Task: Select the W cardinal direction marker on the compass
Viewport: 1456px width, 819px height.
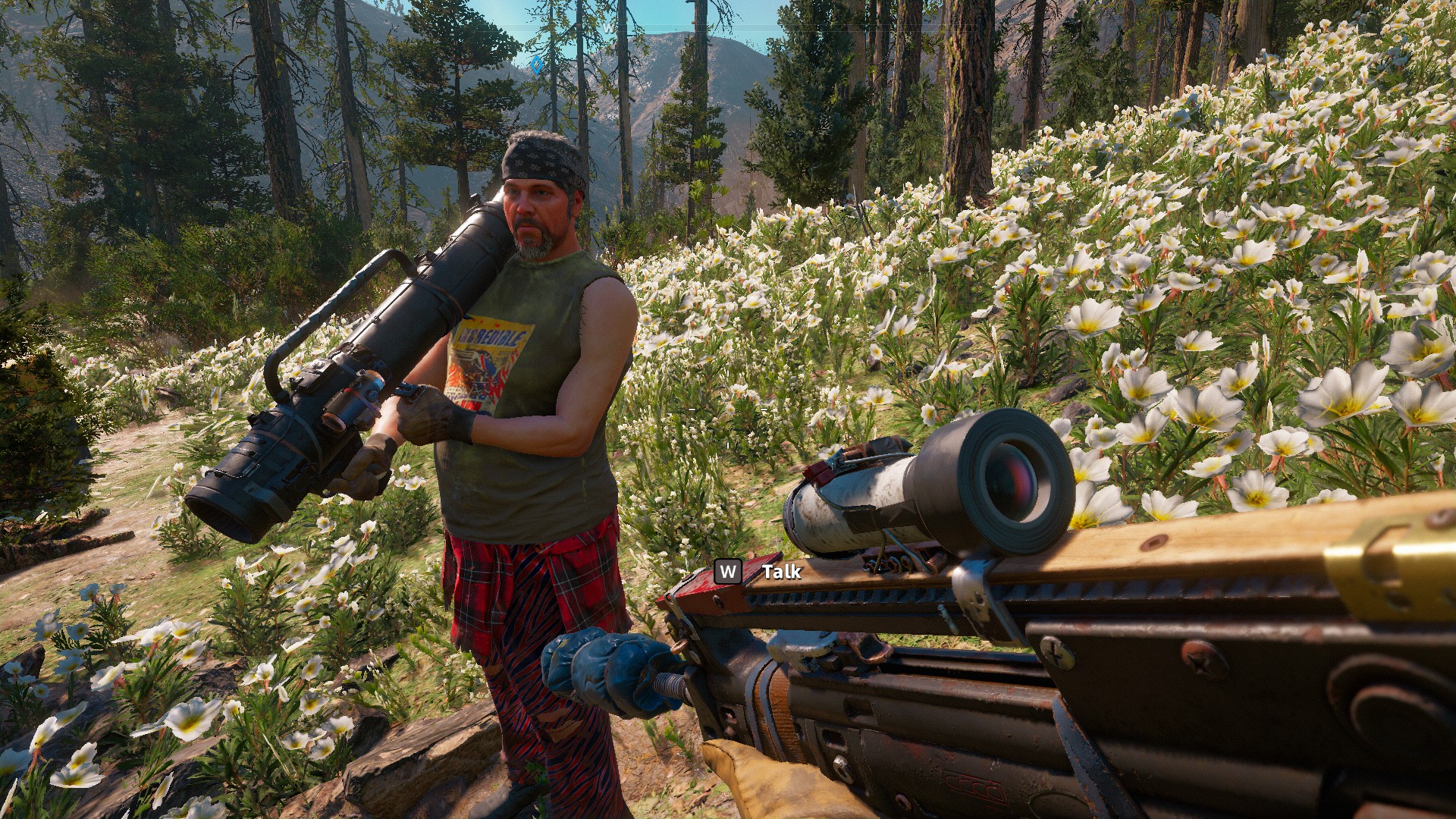Action: (x=609, y=28)
